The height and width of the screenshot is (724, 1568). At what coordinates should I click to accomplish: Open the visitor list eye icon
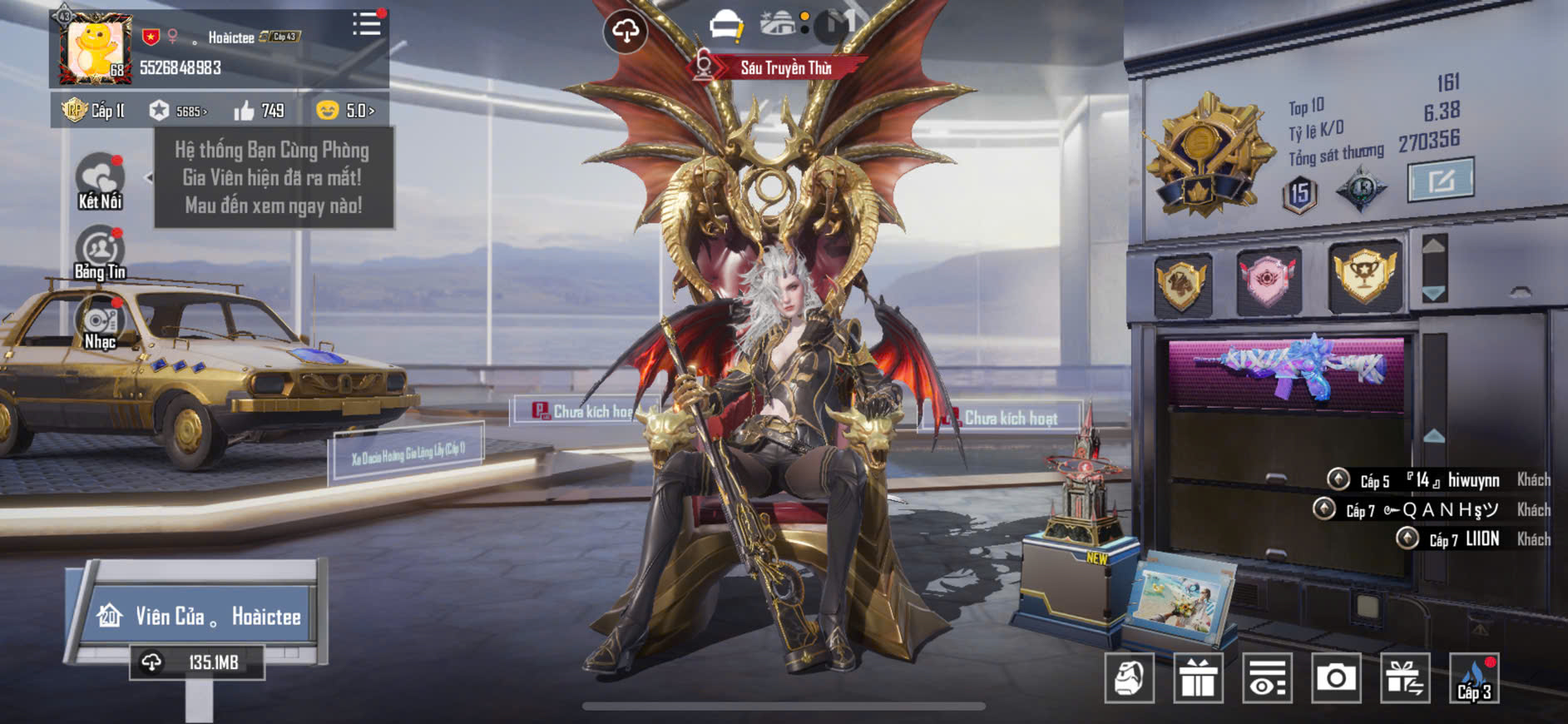1267,678
